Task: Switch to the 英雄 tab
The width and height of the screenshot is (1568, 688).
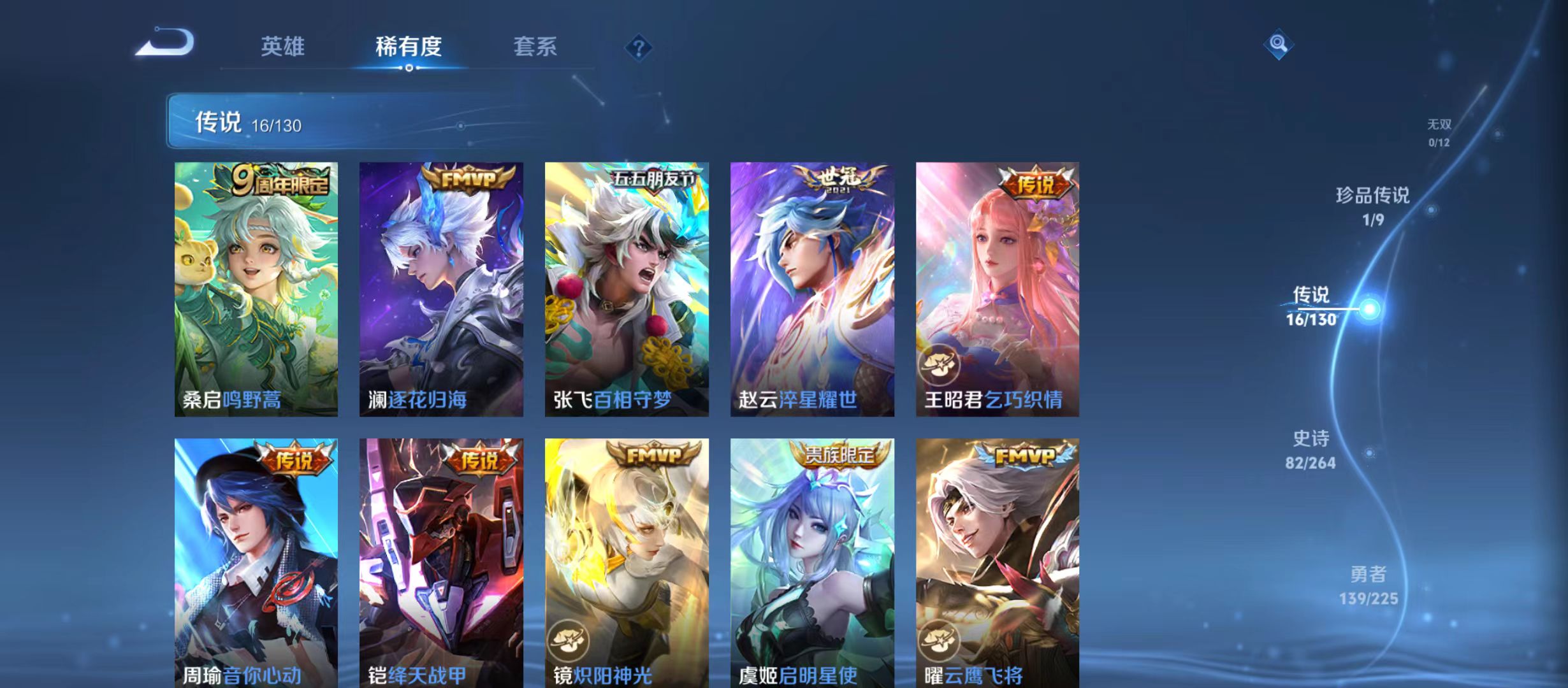Action: 283,45
